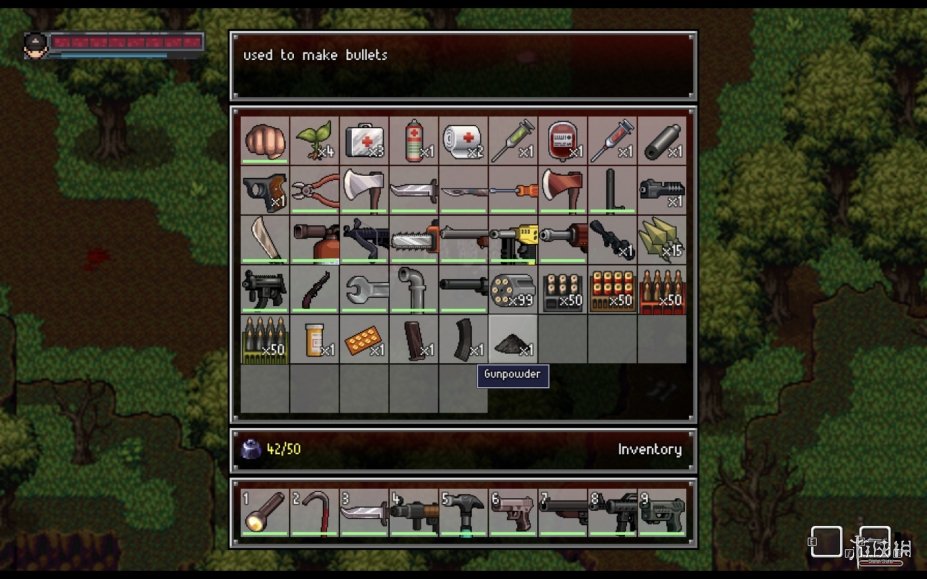Select the fist unarmed slot
Image resolution: width=927 pixels, height=579 pixels.
265,141
